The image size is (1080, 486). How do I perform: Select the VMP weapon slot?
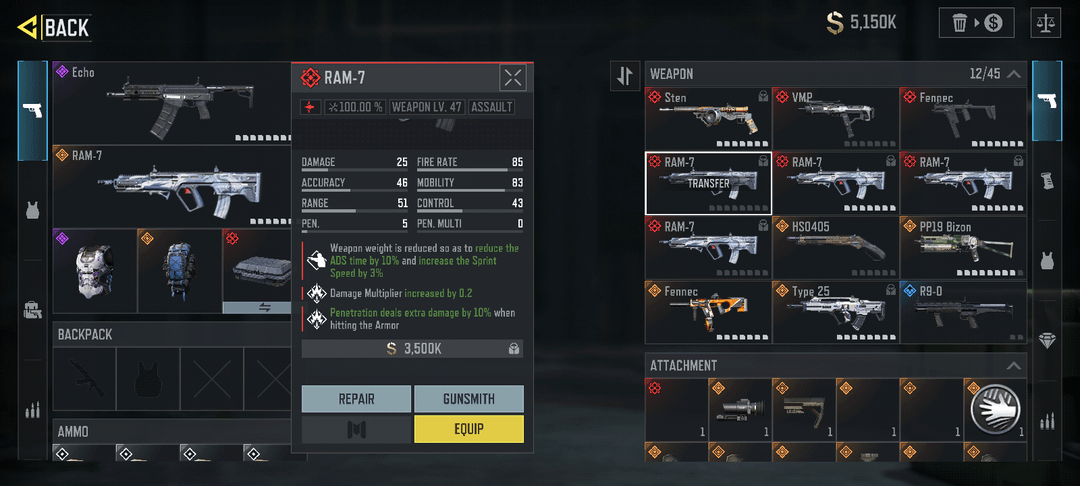[835, 118]
